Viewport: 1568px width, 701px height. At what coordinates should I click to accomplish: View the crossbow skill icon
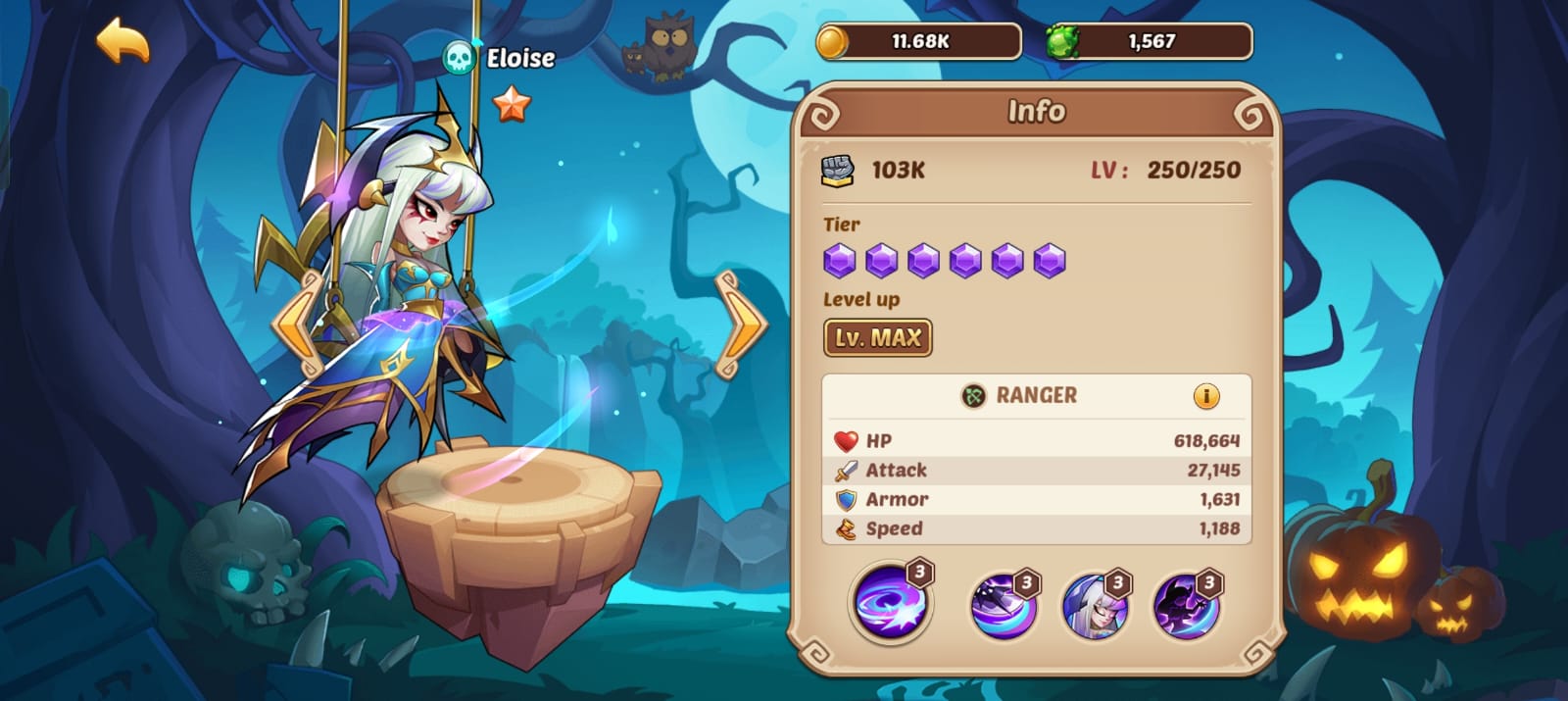(x=1002, y=605)
